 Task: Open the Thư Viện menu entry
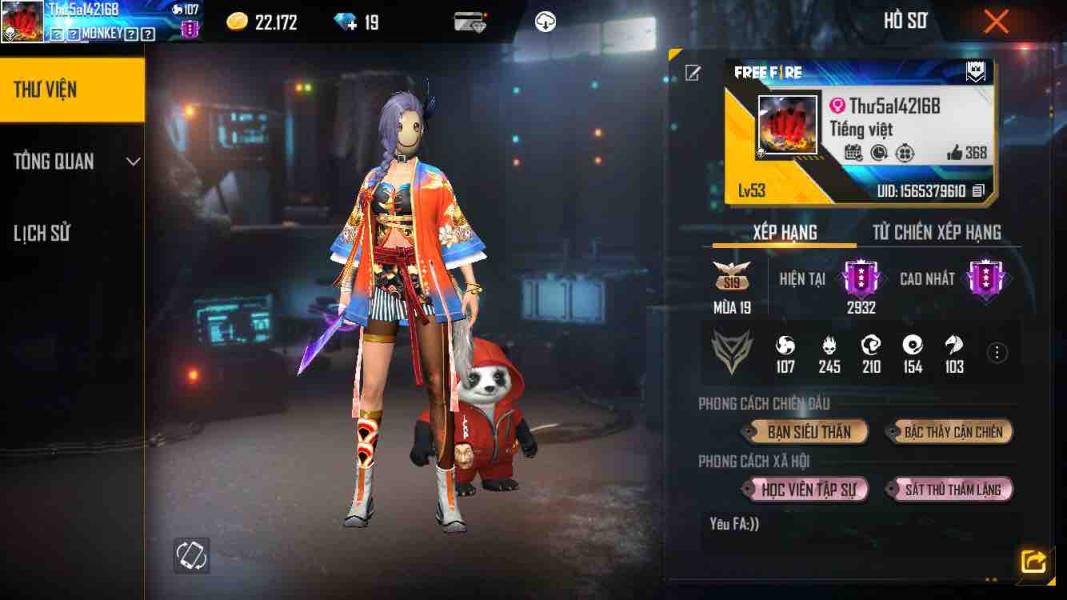71,90
